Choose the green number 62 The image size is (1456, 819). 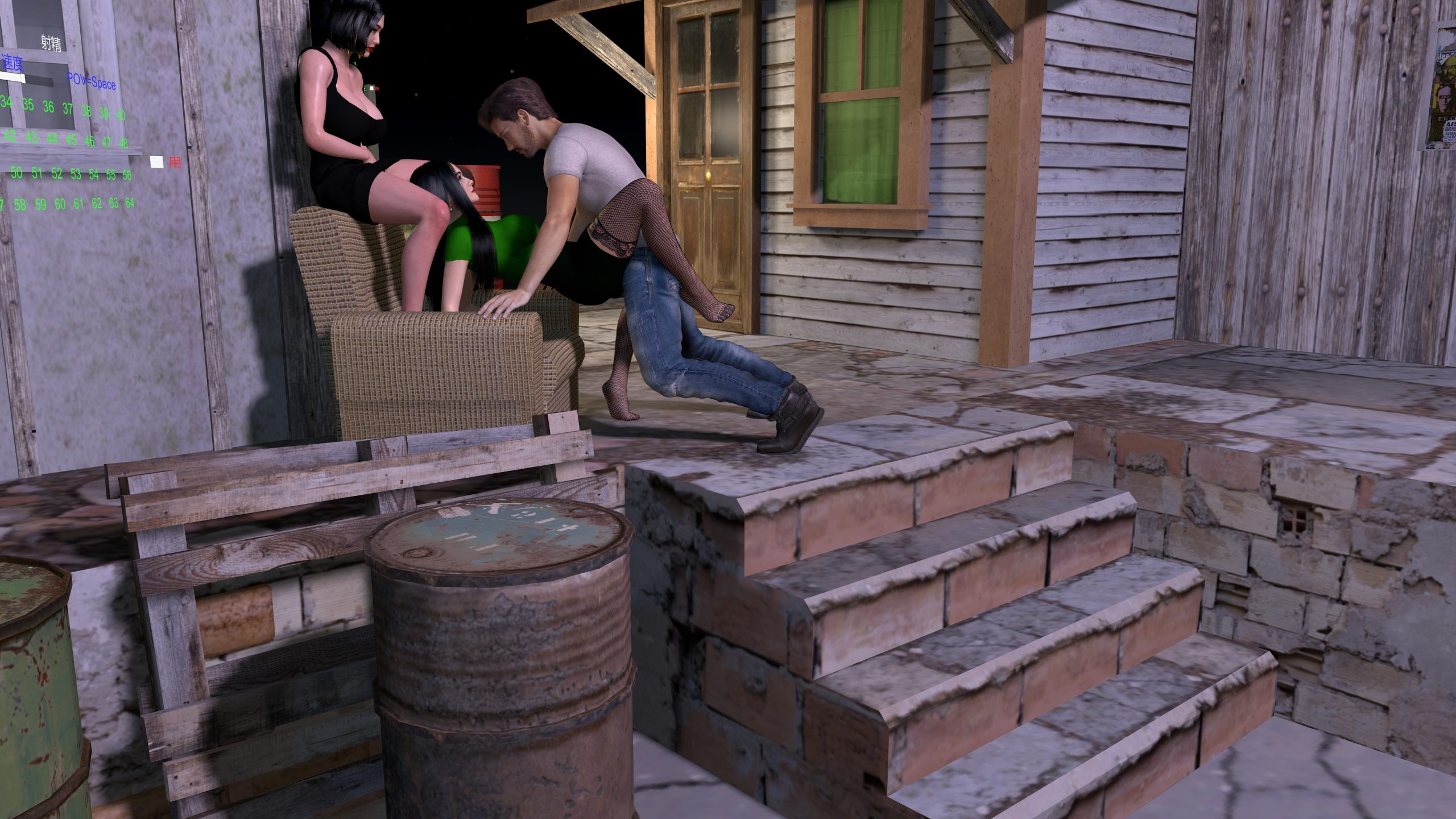(x=97, y=203)
